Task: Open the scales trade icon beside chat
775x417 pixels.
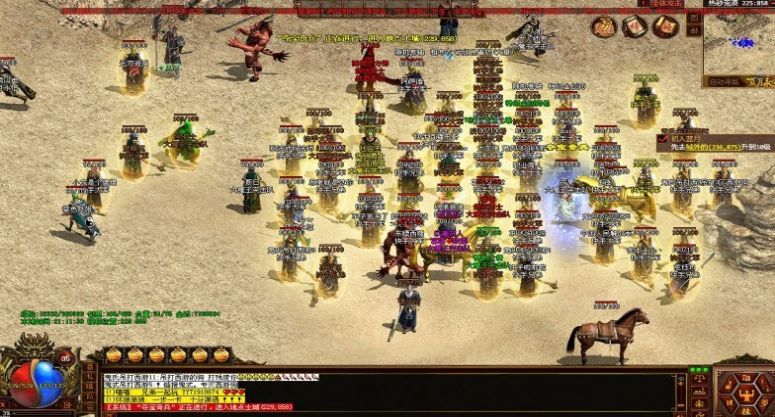Action: 699,378
